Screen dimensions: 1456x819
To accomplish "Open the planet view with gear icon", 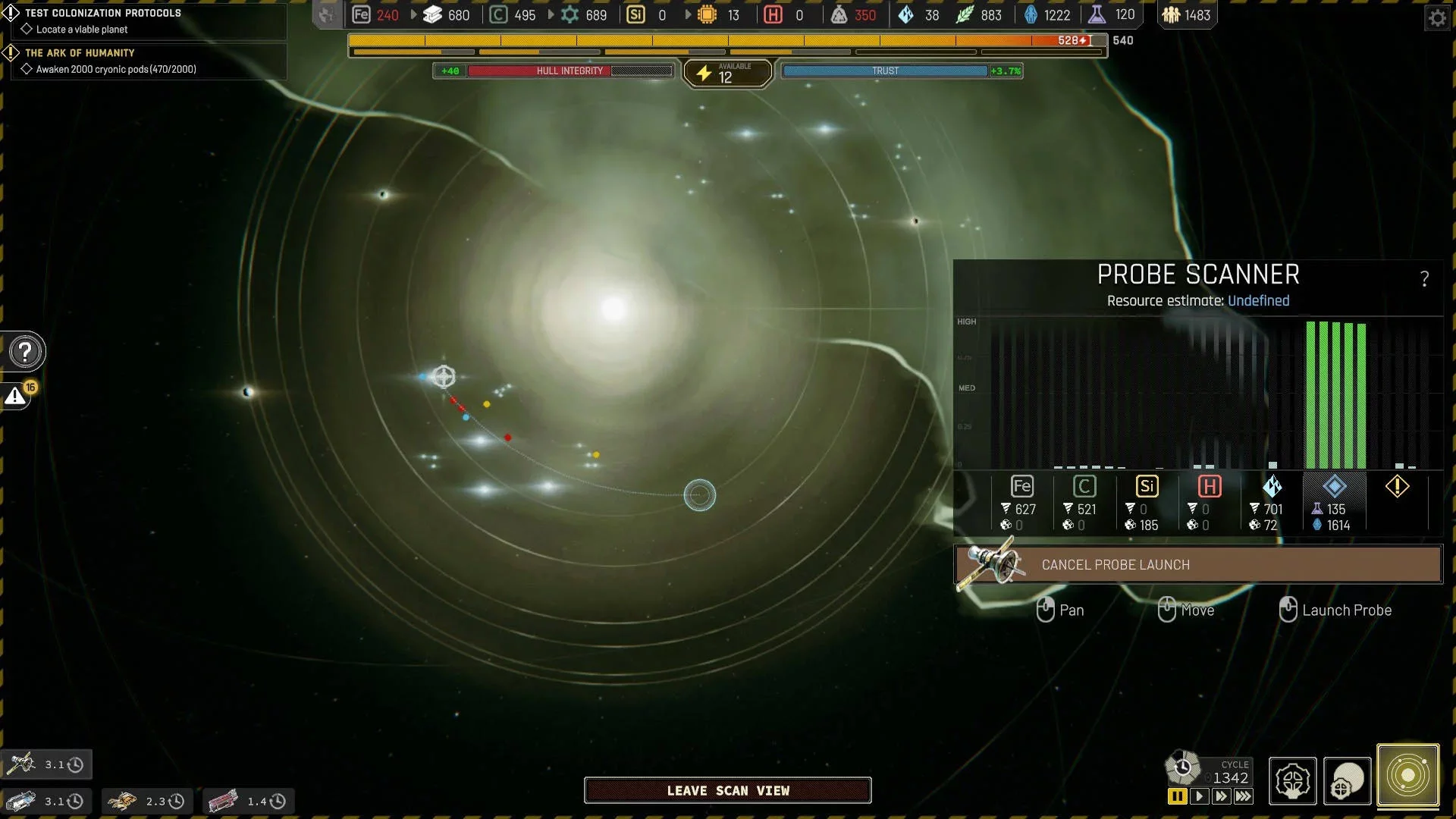I will [x=1348, y=780].
